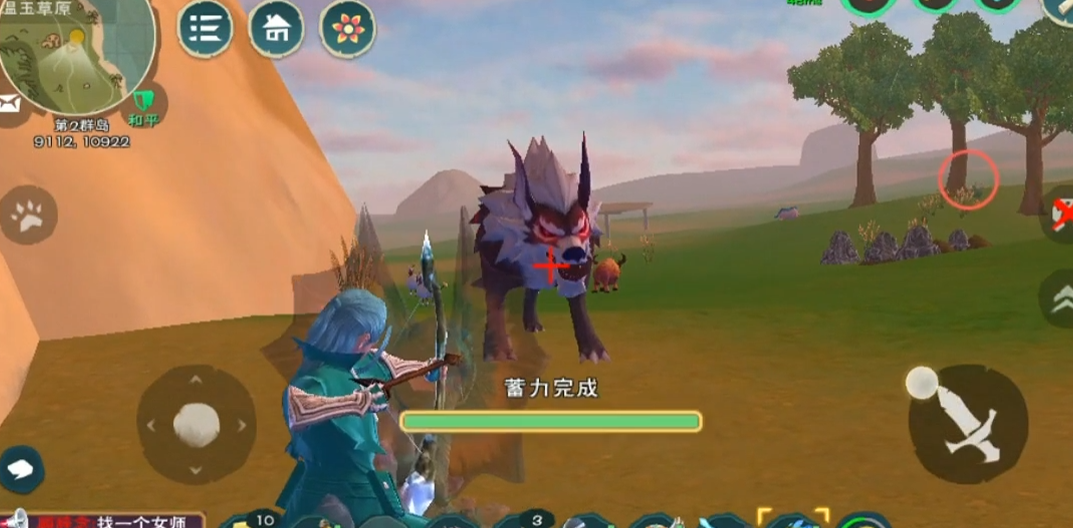Open the chat speech bubble
The image size is (1073, 528).
pos(22,468)
